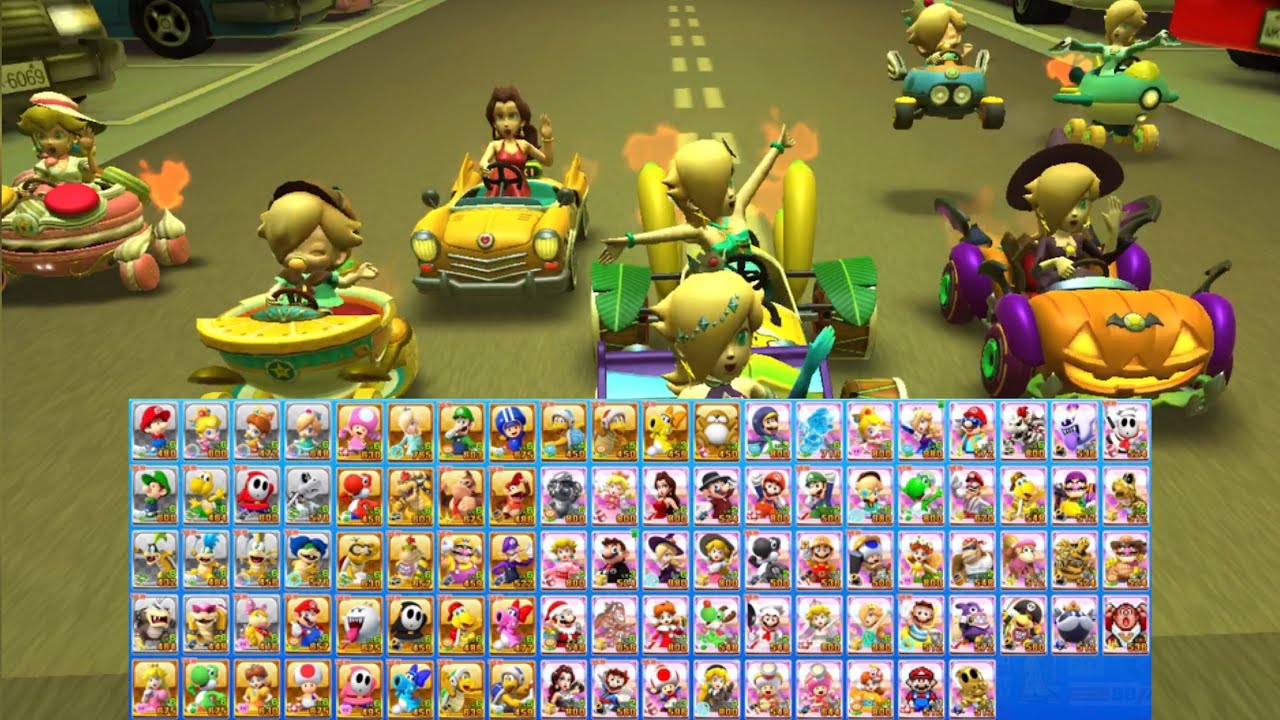Select the Metal Mario tile
Viewport: 1280px width, 720px height.
pyautogui.click(x=564, y=494)
